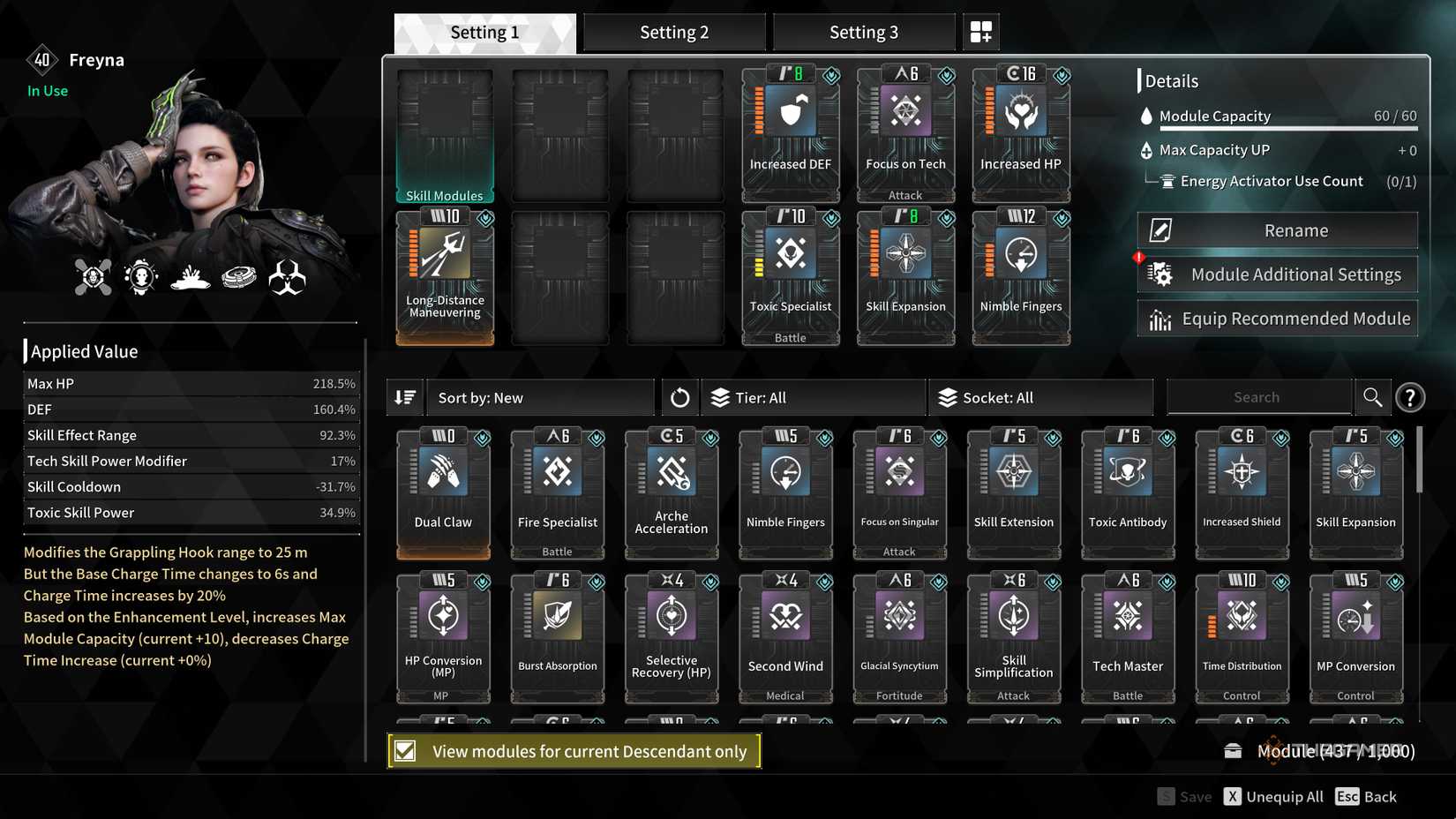Enable the View modules for current Descendant only checkbox
Screen dimensions: 1456x819
(405, 751)
